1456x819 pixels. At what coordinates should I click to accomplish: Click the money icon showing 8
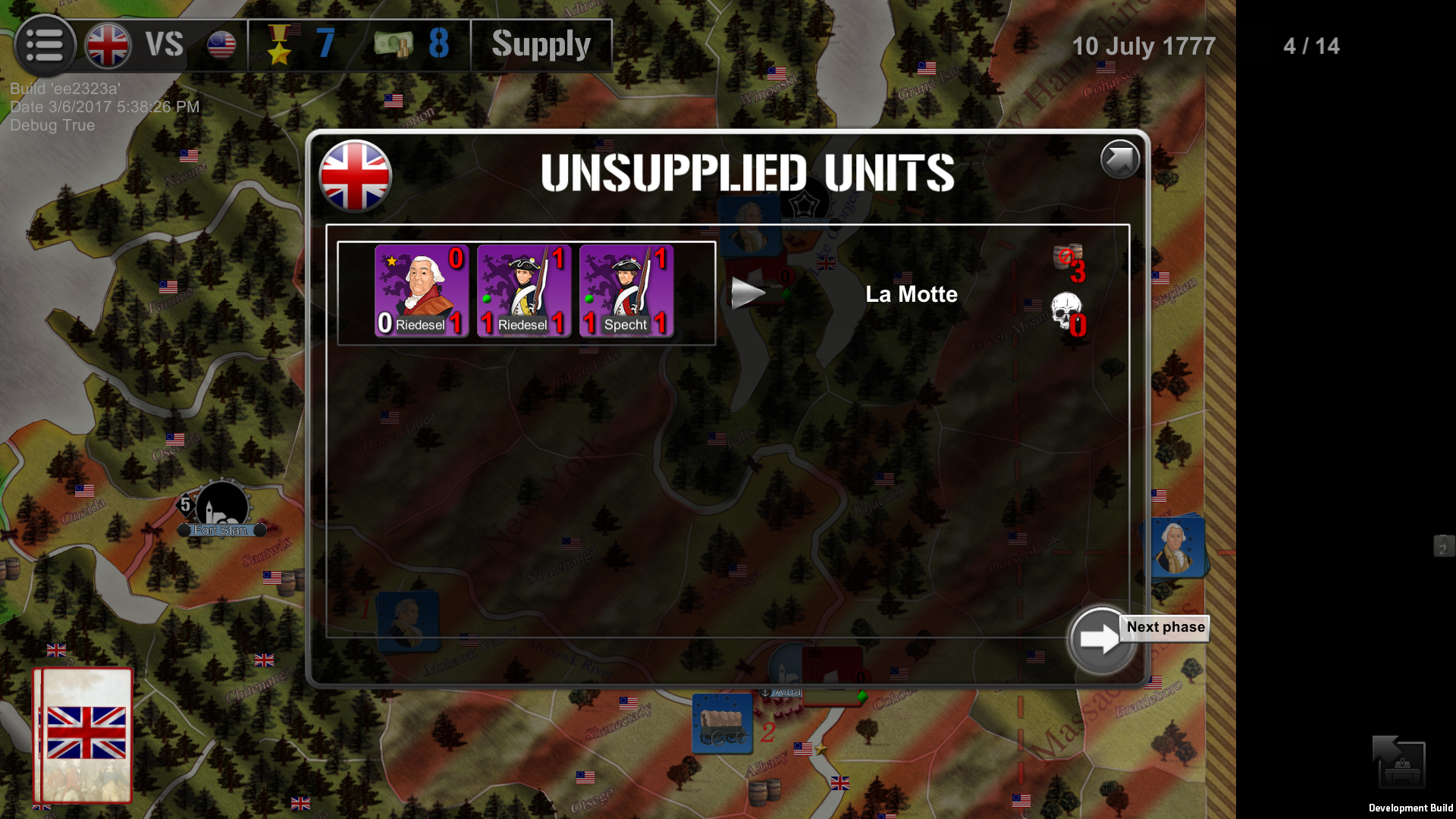(x=394, y=44)
